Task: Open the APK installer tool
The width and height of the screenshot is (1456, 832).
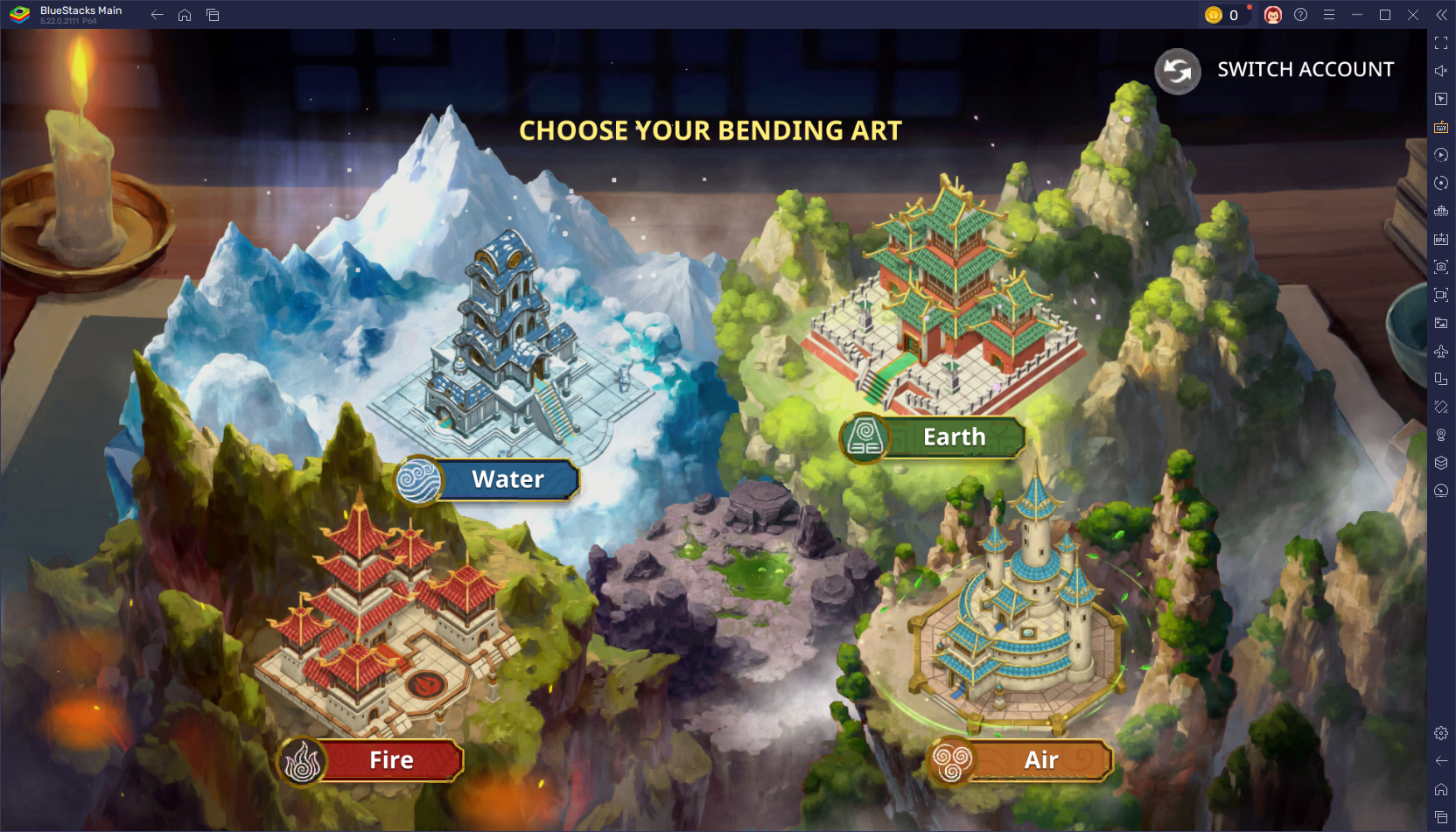Action: [1441, 238]
